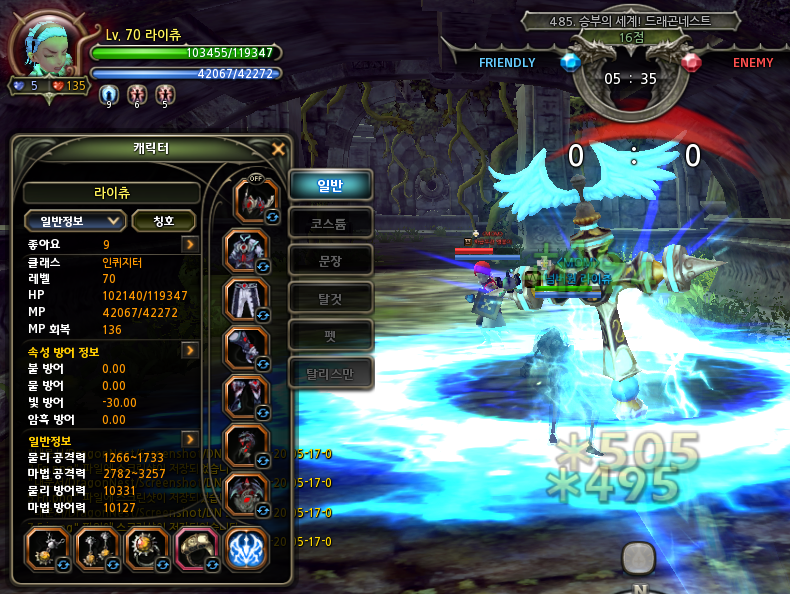Expand the 좋아요 likes arrow
This screenshot has height=594, width=790.
click(x=189, y=244)
